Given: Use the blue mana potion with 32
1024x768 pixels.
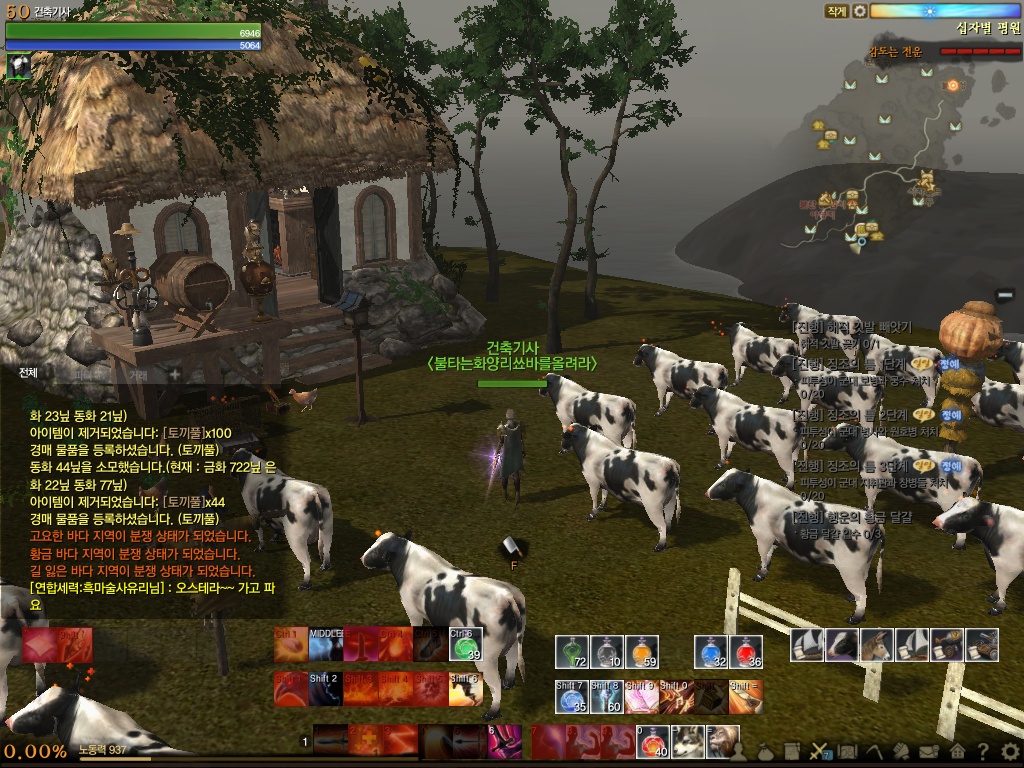Looking at the screenshot, I should (x=711, y=652).
